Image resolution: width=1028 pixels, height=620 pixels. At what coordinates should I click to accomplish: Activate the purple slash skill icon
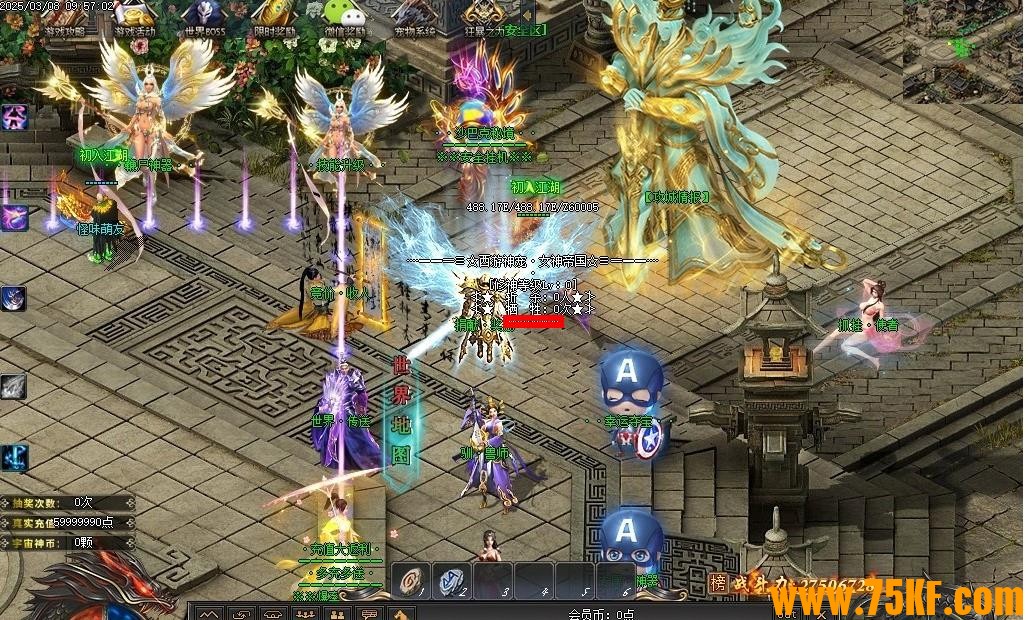click(x=14, y=217)
